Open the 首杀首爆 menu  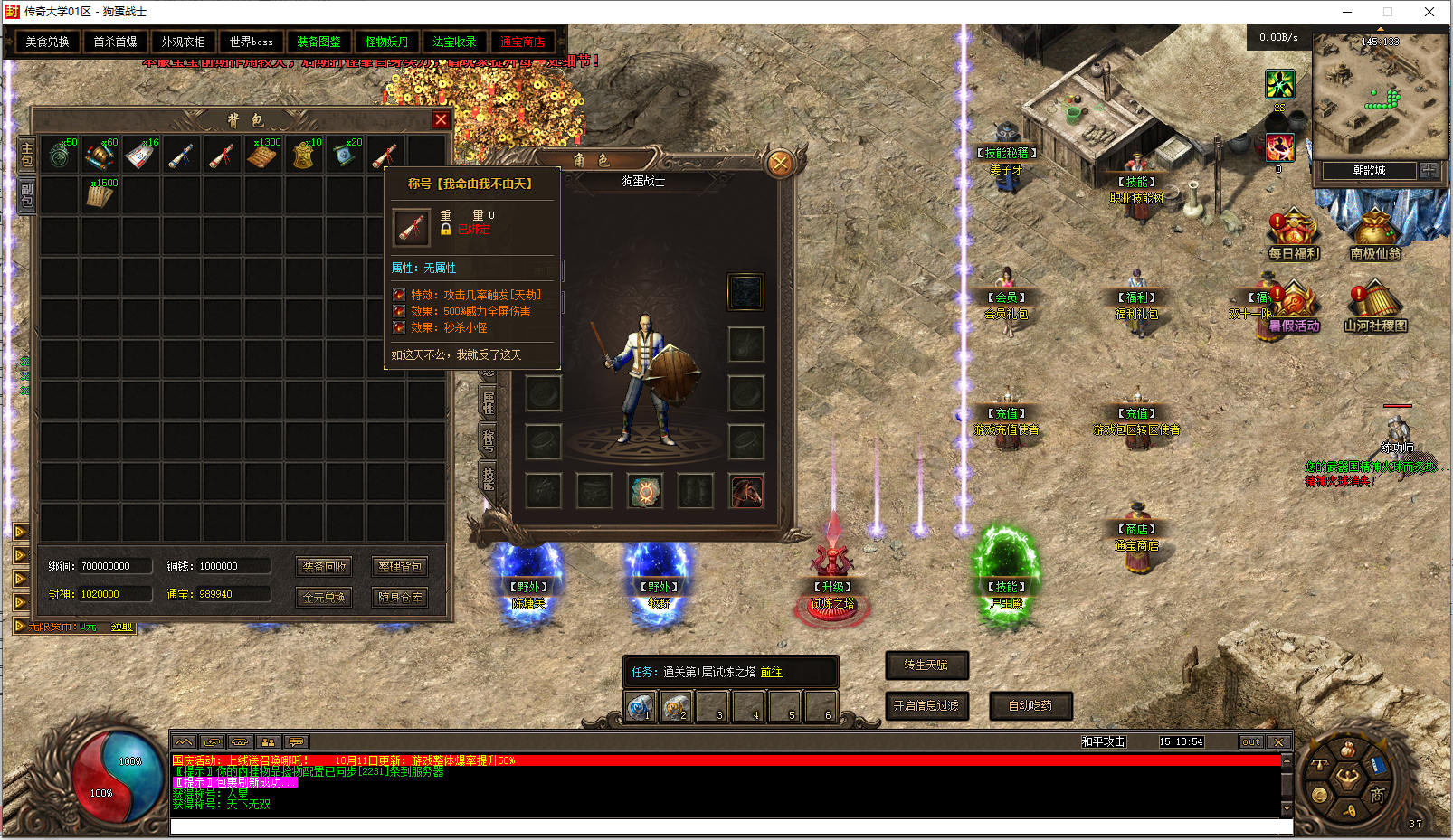click(x=115, y=42)
